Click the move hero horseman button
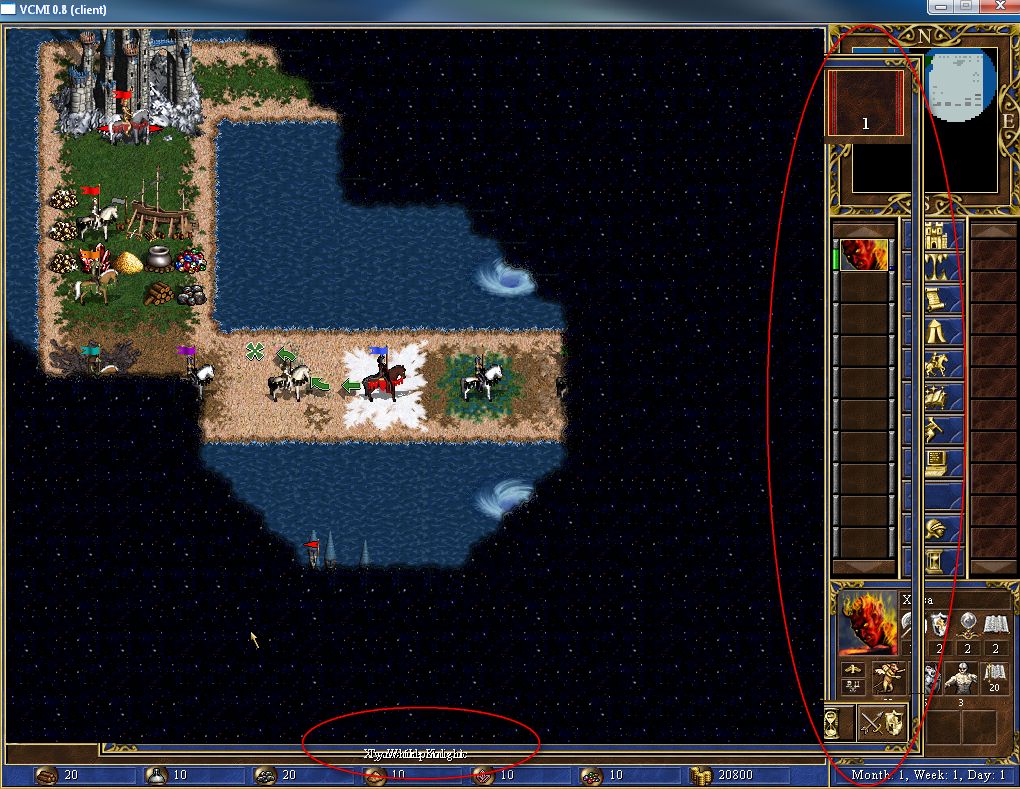The image size is (1020, 789). coord(944,365)
